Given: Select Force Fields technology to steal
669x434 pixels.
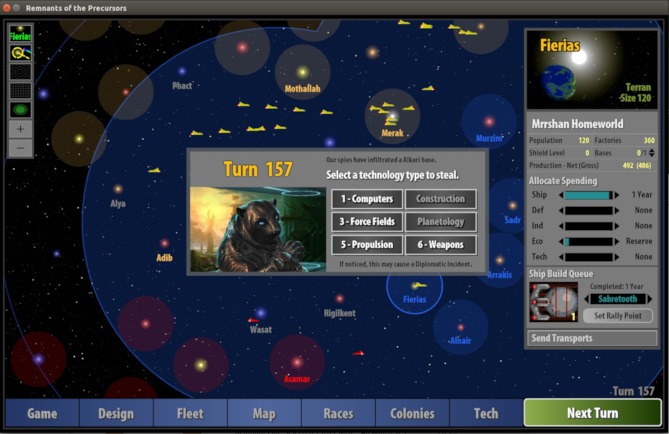Looking at the screenshot, I should (366, 222).
